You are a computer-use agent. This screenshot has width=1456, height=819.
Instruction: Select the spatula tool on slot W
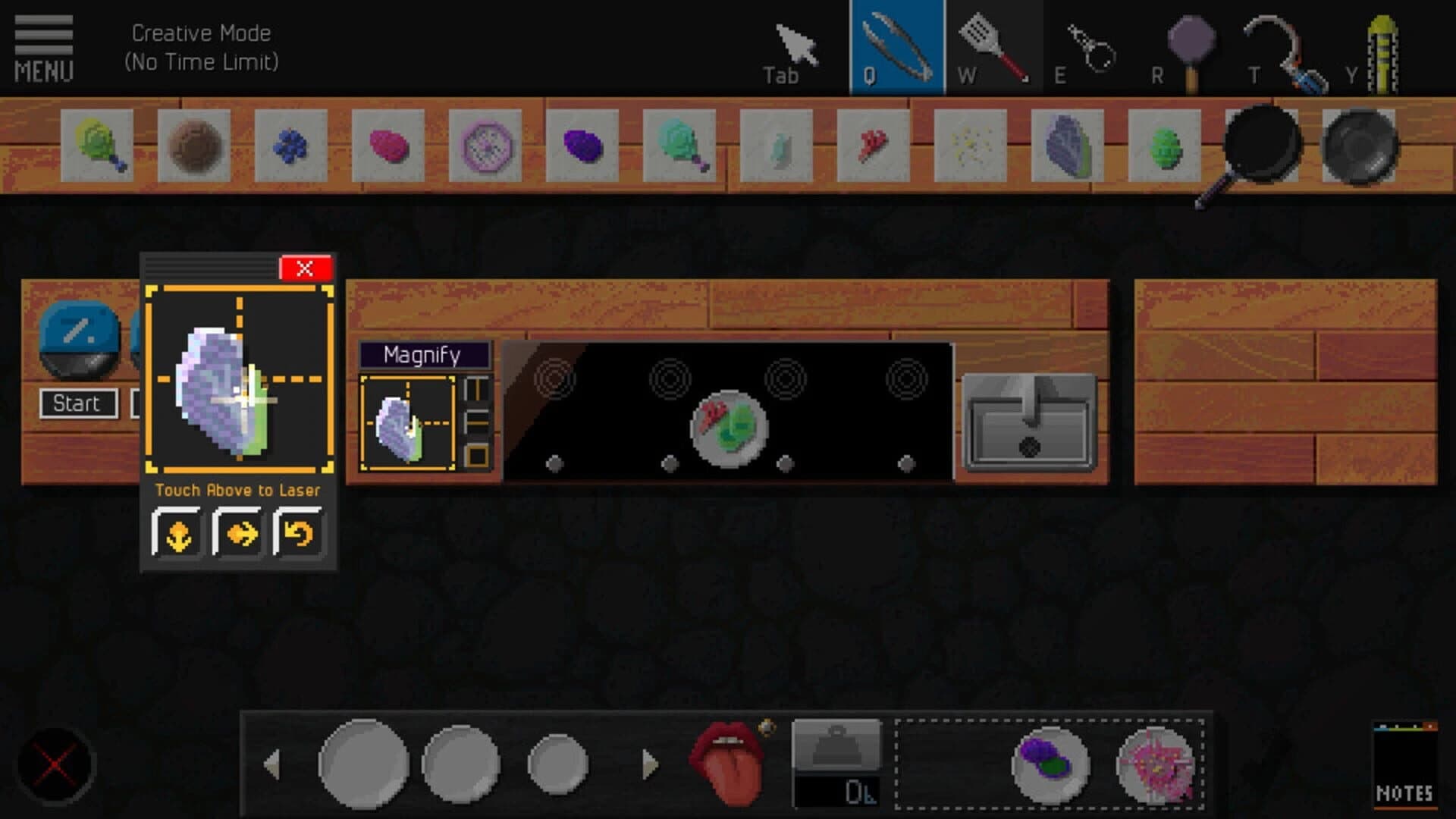(993, 45)
